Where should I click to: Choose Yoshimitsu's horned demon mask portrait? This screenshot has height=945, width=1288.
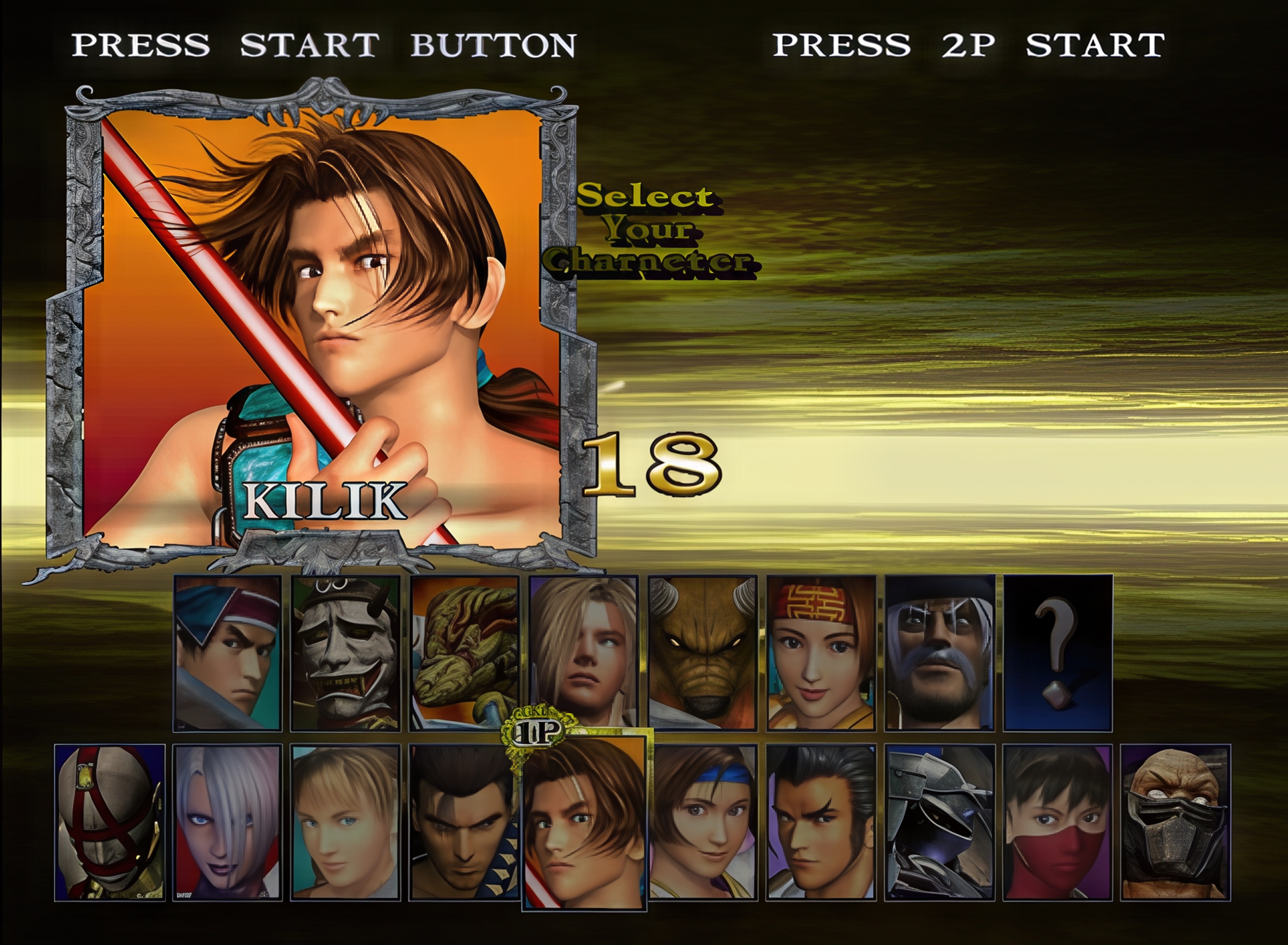click(346, 653)
